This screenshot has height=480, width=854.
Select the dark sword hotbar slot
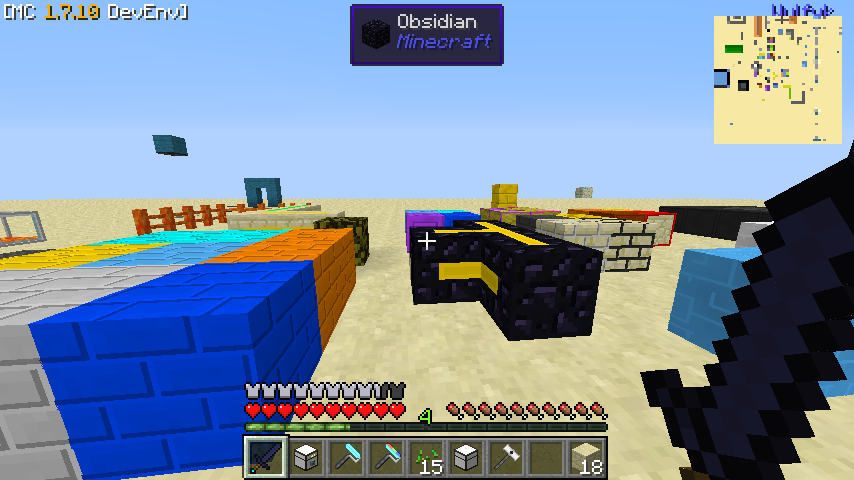click(265, 458)
